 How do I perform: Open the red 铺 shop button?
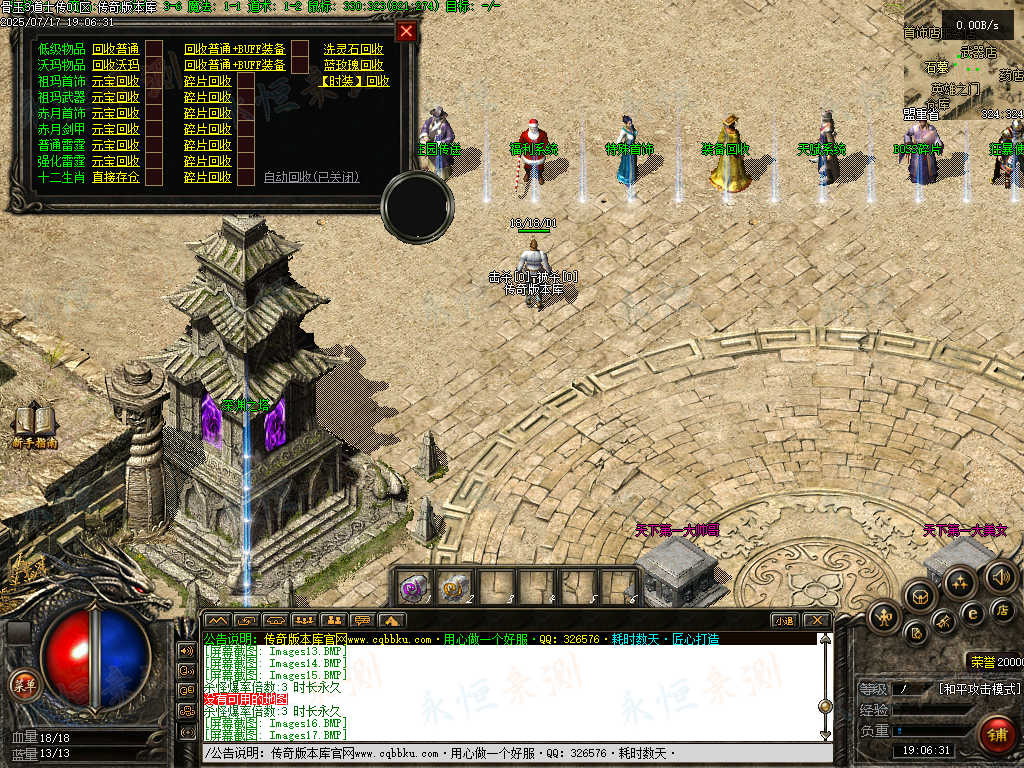pyautogui.click(x=994, y=733)
